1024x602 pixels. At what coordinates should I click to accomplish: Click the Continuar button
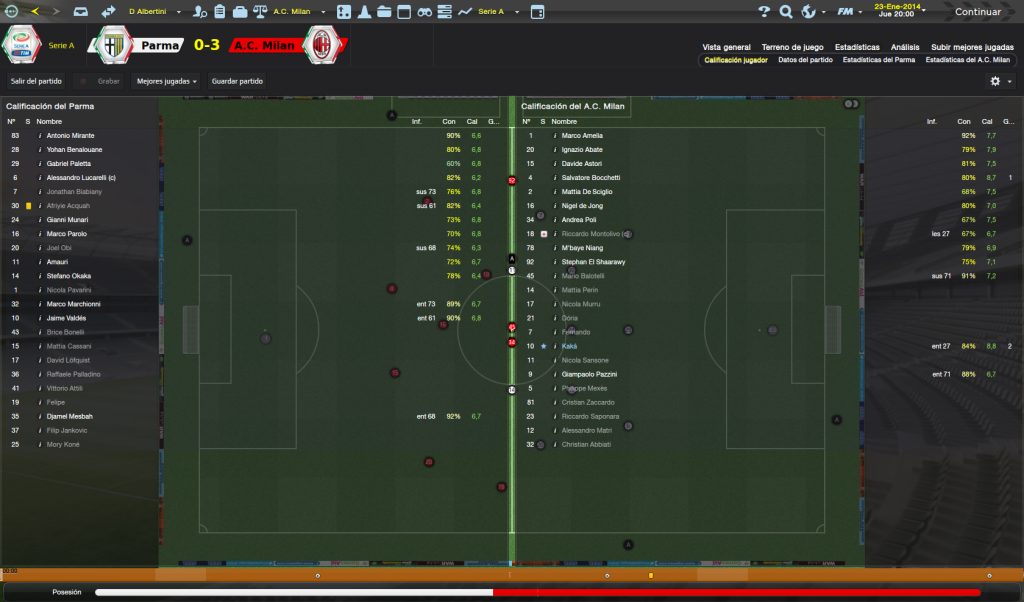pos(977,12)
